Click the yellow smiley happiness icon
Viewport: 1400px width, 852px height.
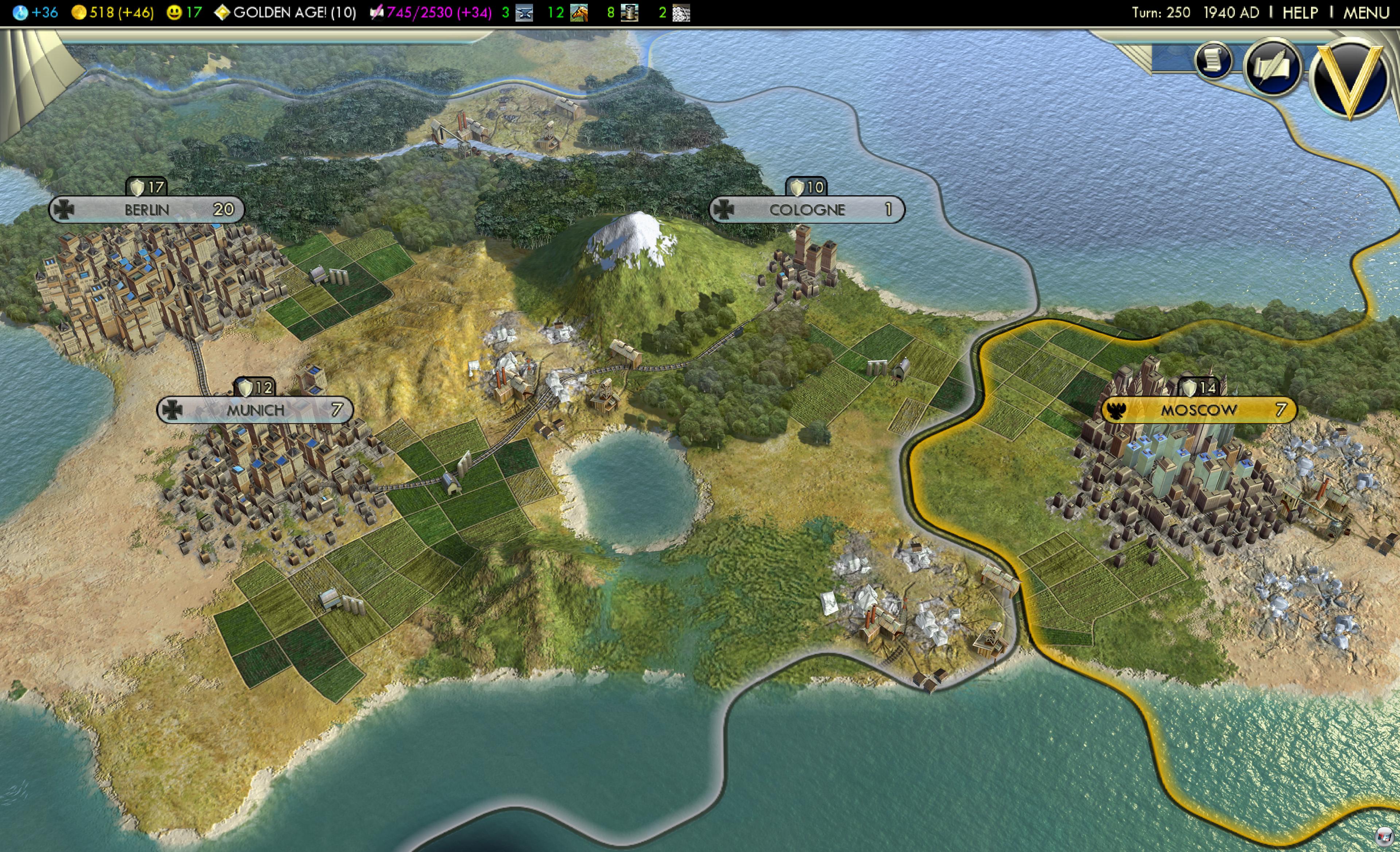pyautogui.click(x=174, y=12)
